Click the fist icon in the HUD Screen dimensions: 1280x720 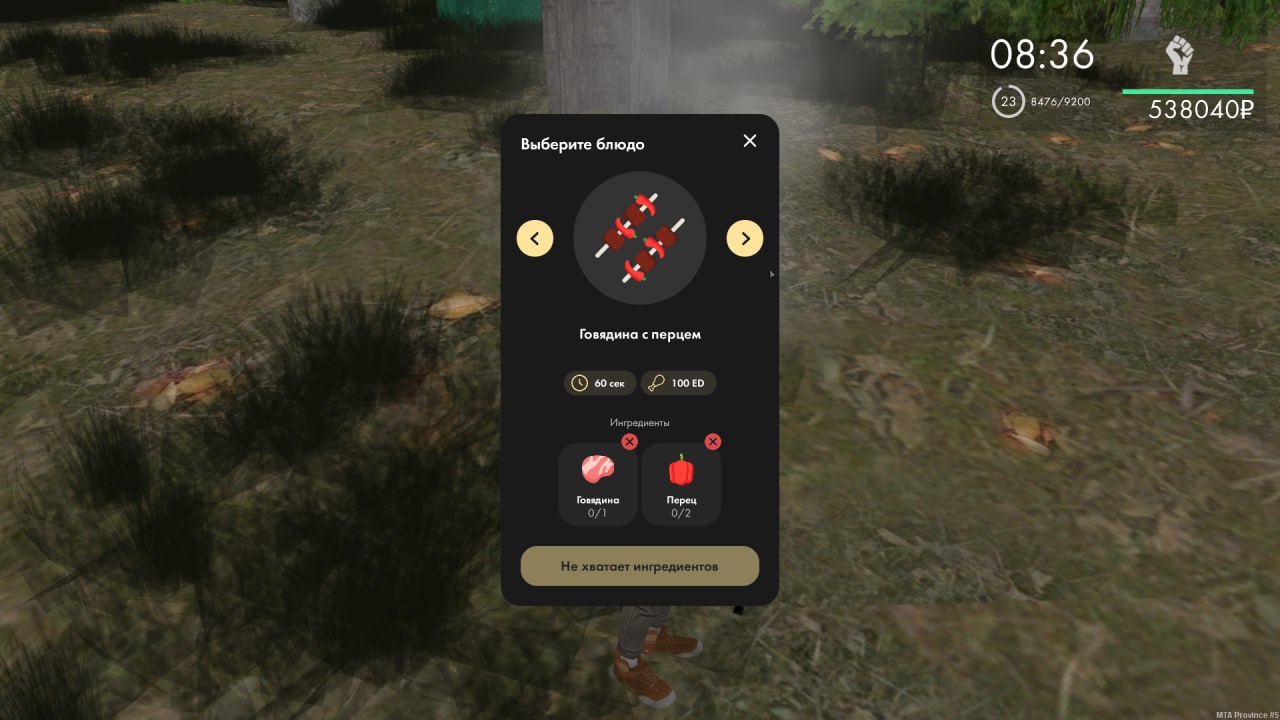tap(1180, 56)
